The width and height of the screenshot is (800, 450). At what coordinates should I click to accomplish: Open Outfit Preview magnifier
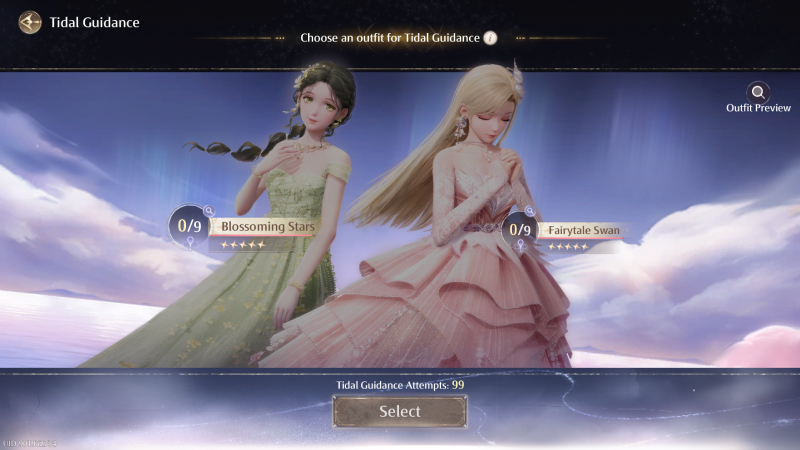tap(759, 93)
